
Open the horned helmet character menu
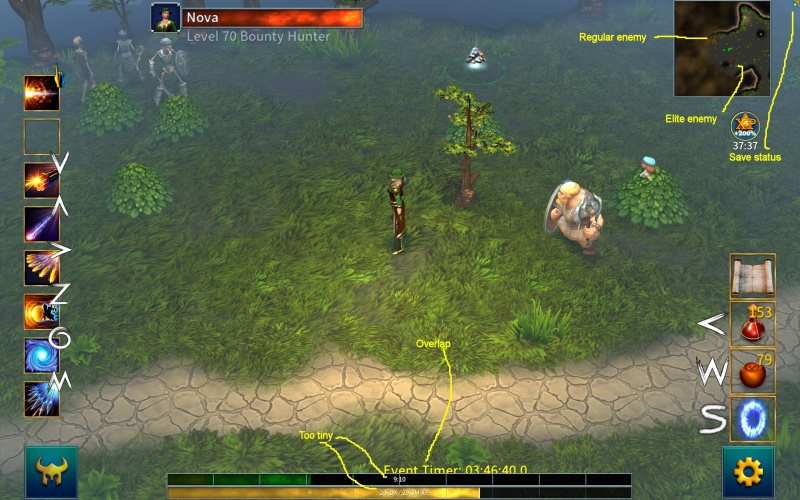(51, 471)
